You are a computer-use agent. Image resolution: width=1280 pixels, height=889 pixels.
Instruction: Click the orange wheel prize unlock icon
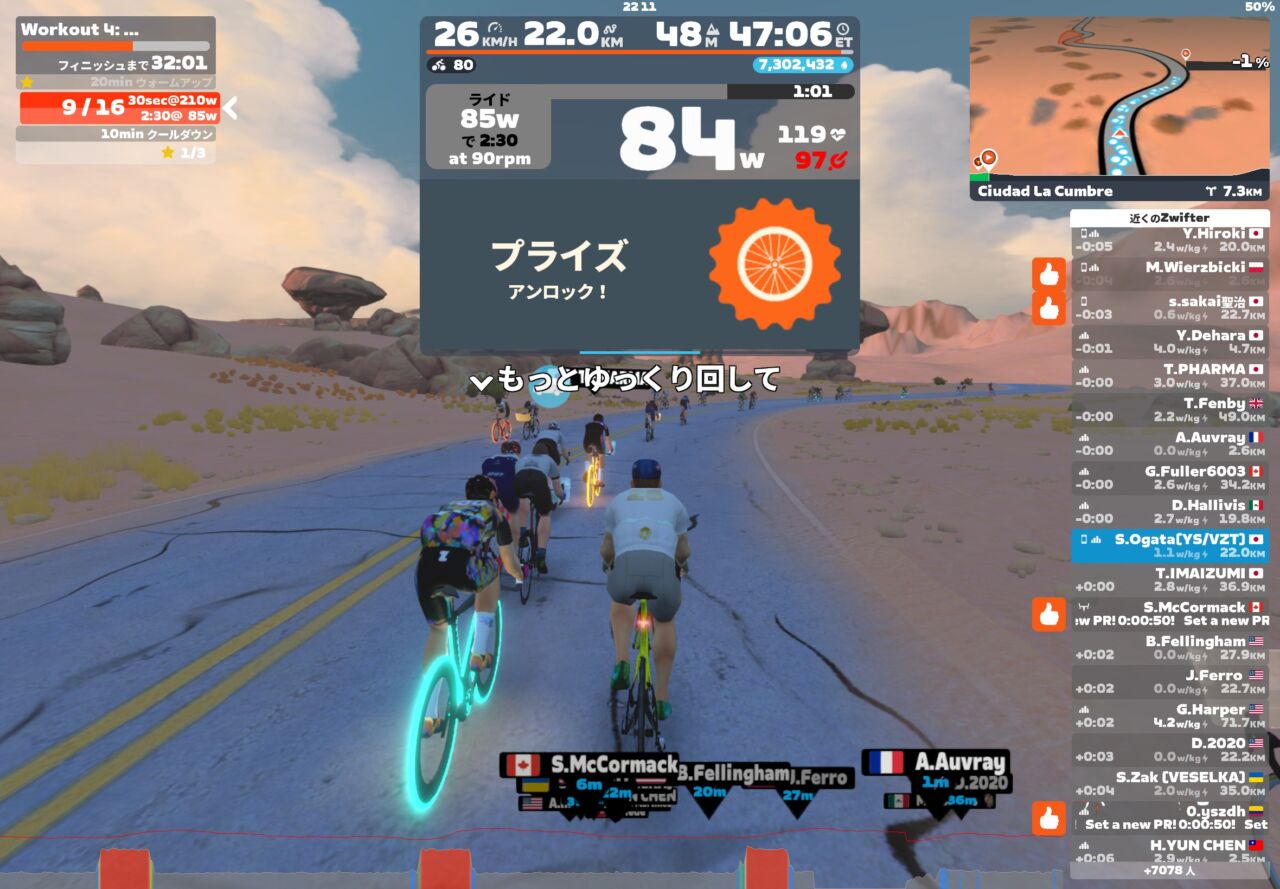coord(774,264)
